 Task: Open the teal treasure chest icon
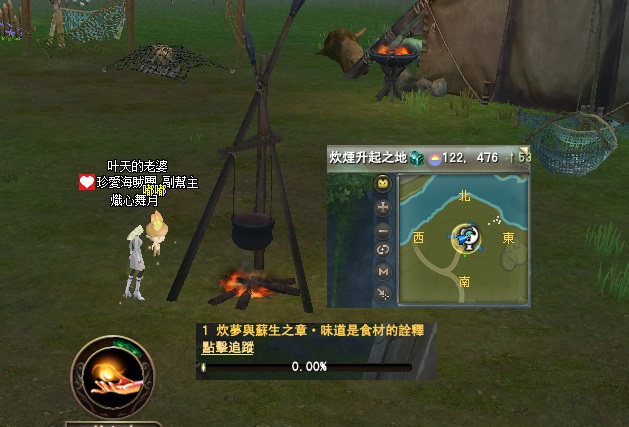(417, 158)
